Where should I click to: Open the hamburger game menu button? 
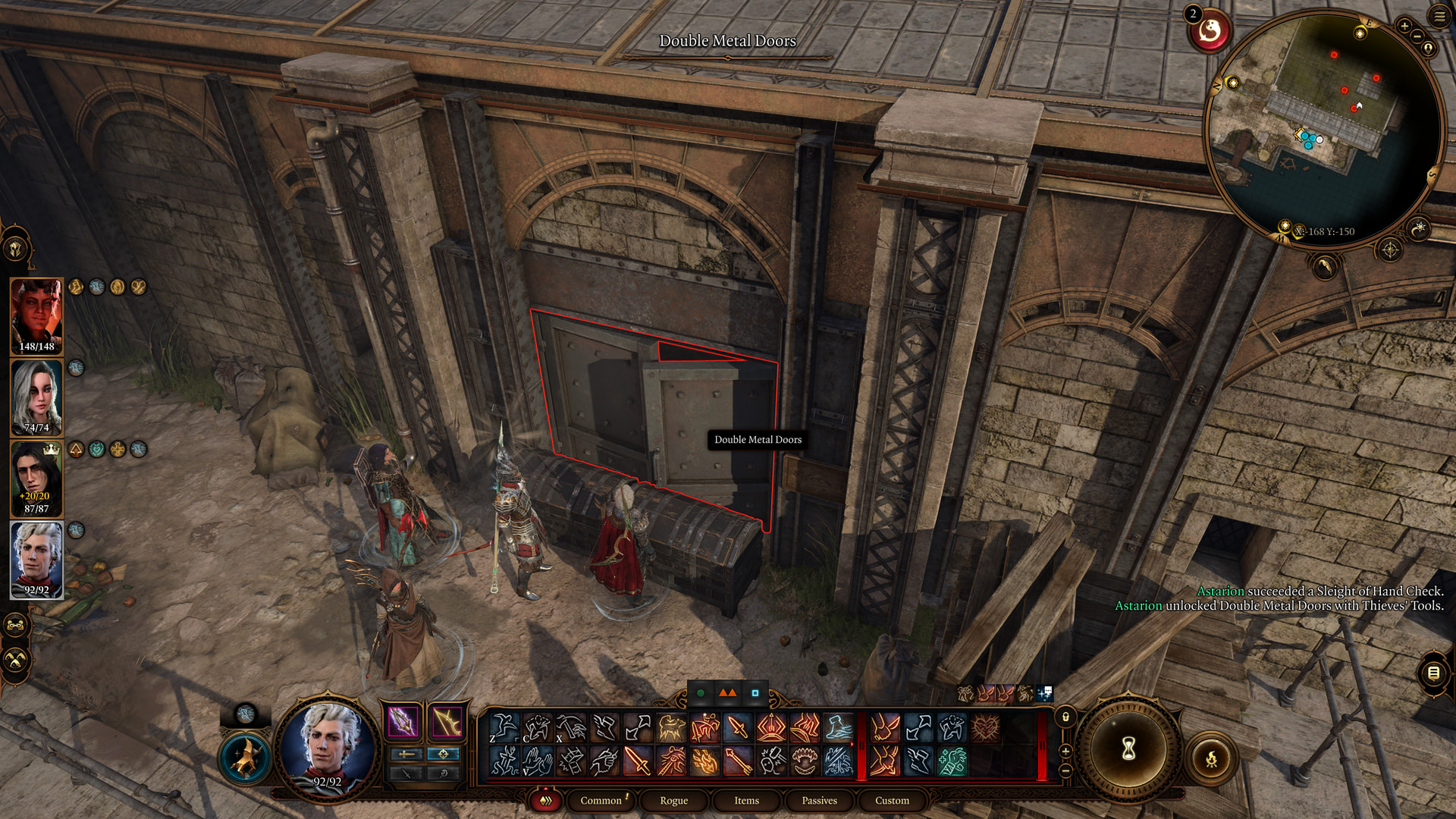1439,17
